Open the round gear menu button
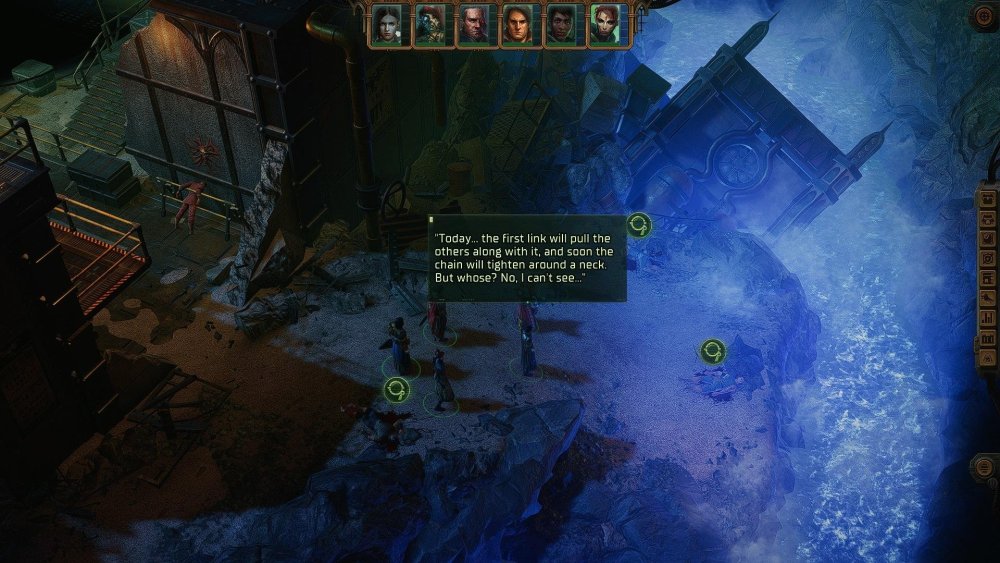 pyautogui.click(x=984, y=15)
